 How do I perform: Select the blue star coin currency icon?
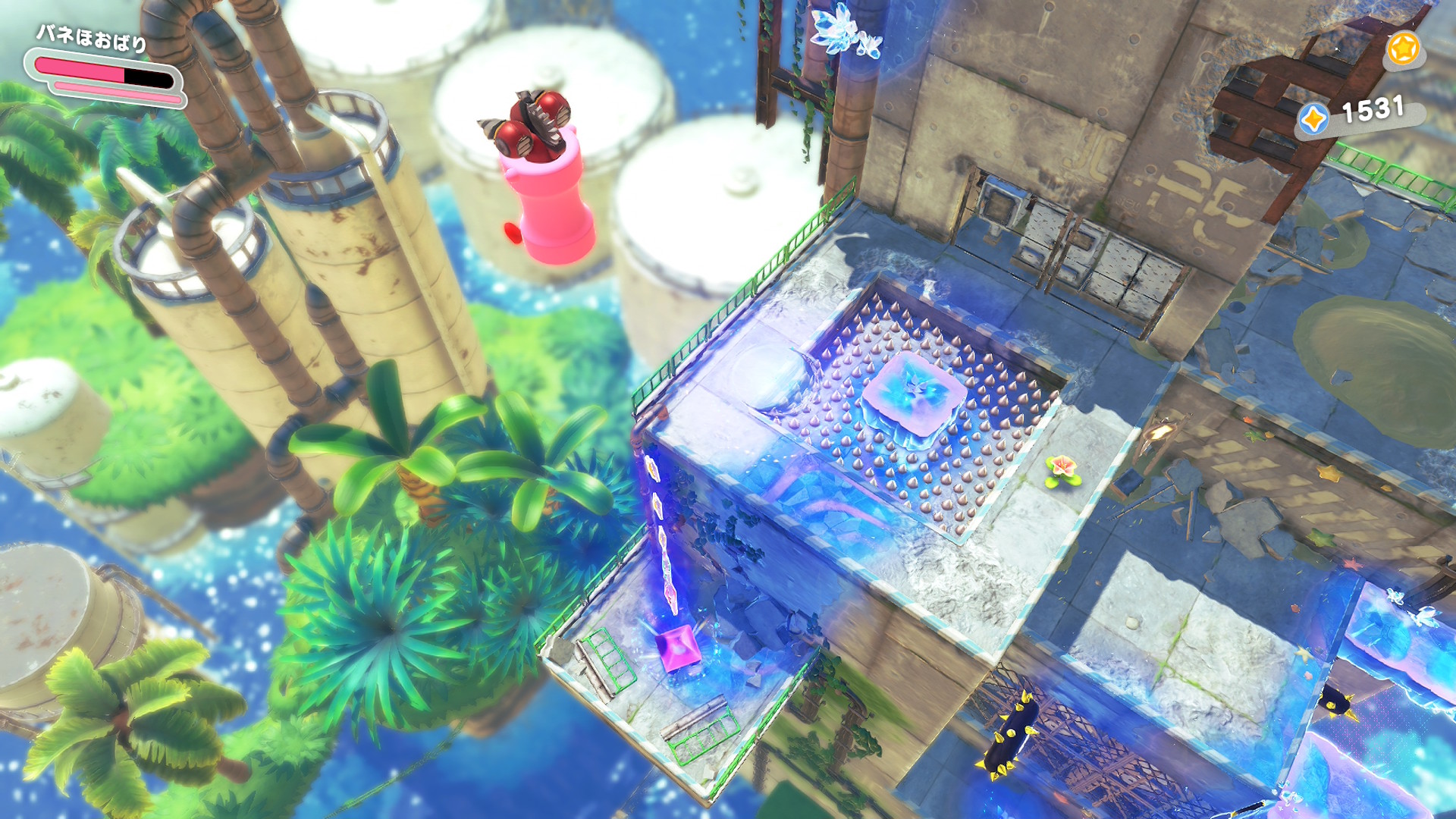point(1313,119)
